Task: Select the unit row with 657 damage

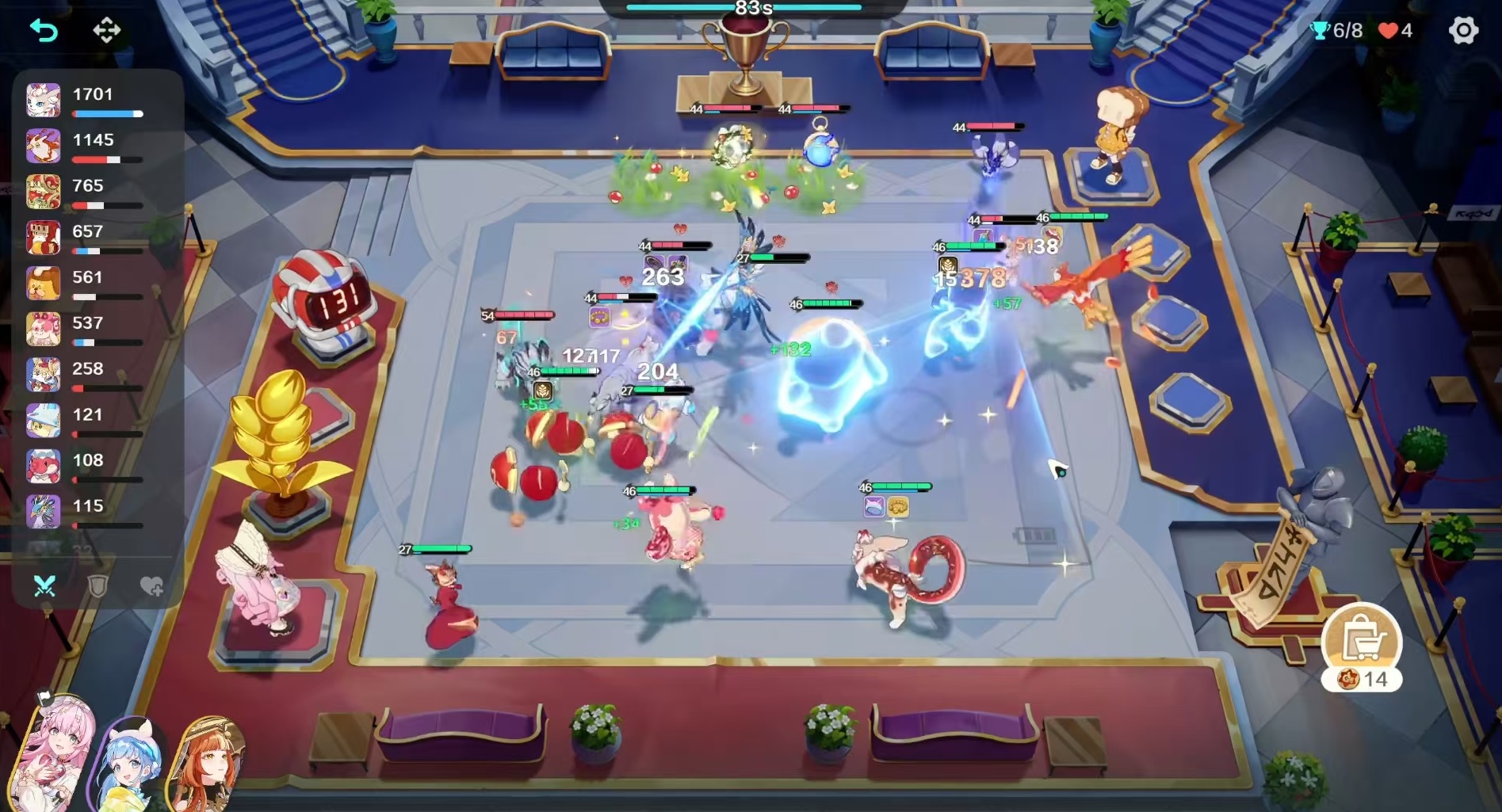Action: click(95, 238)
